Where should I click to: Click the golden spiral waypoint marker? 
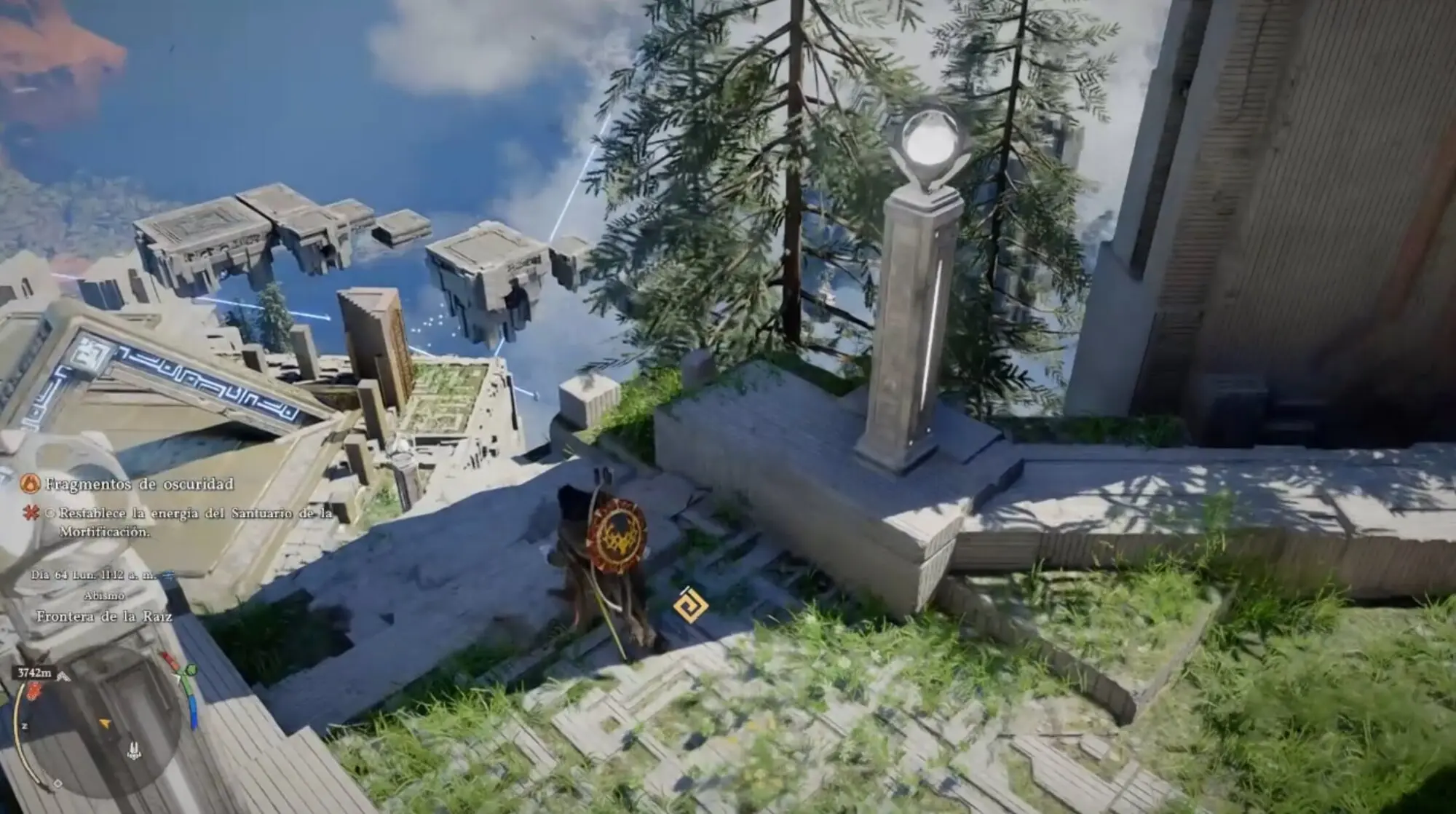(x=689, y=606)
